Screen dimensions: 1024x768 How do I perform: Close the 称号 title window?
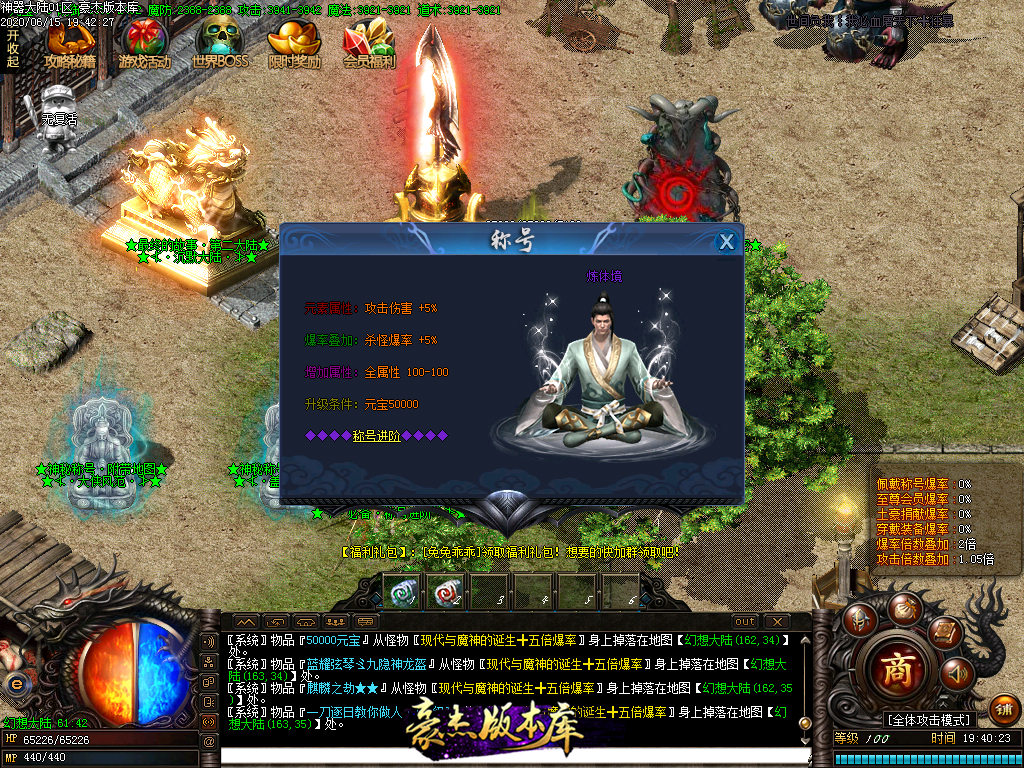click(727, 242)
